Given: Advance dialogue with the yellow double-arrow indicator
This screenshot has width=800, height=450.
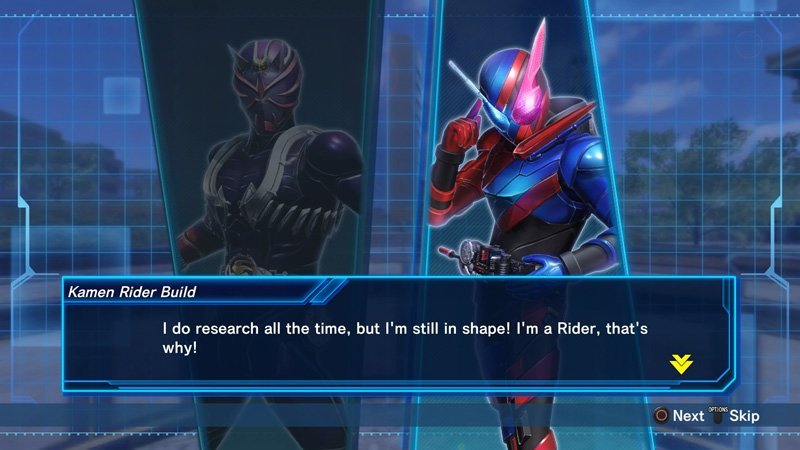Looking at the screenshot, I should (681, 364).
